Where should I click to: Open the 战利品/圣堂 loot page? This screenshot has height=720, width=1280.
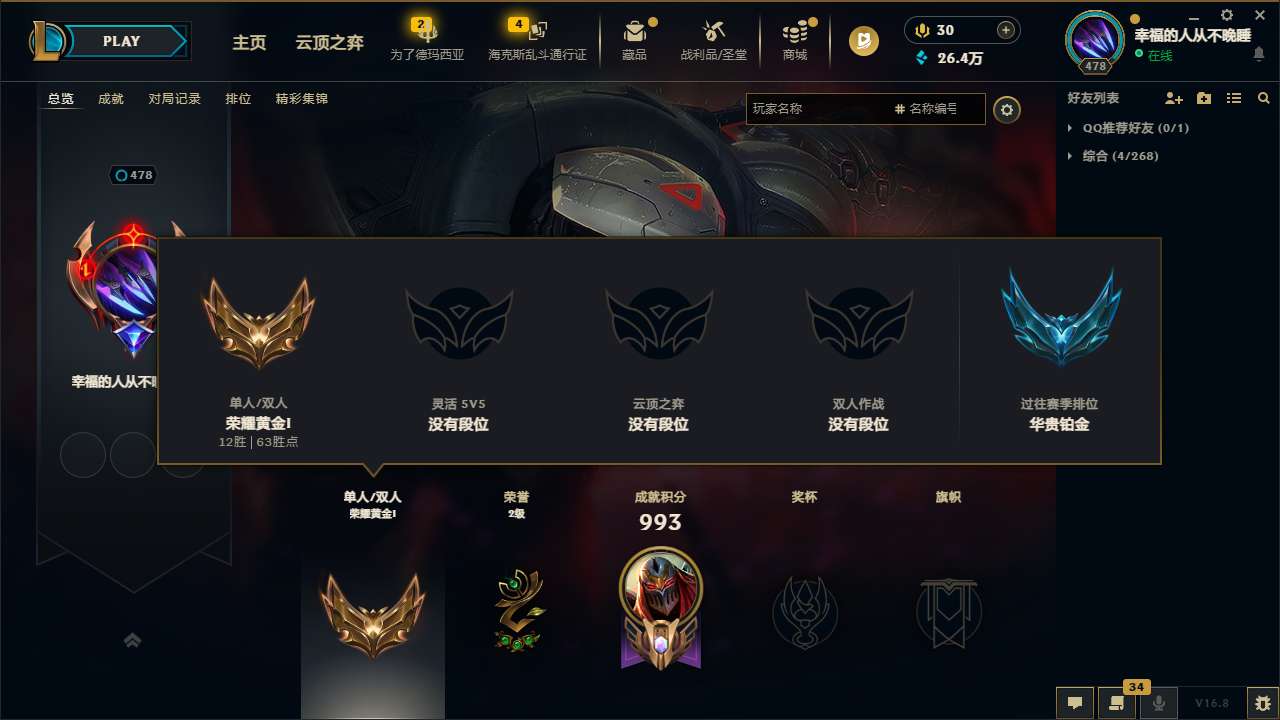coord(714,37)
